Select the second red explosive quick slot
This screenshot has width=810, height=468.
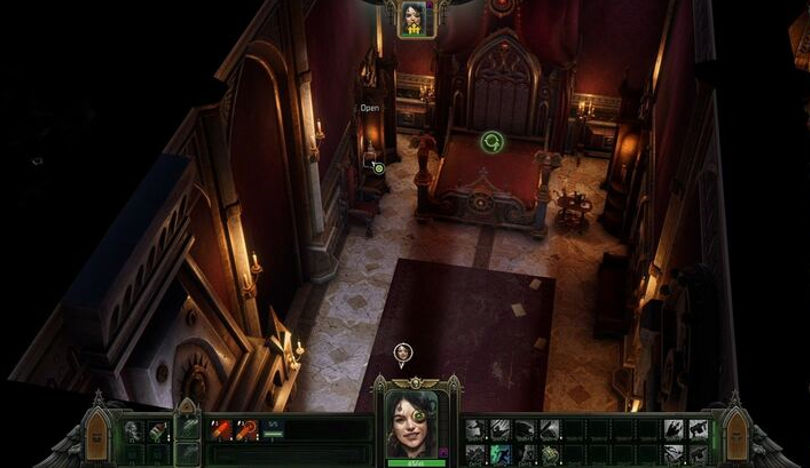click(x=244, y=430)
